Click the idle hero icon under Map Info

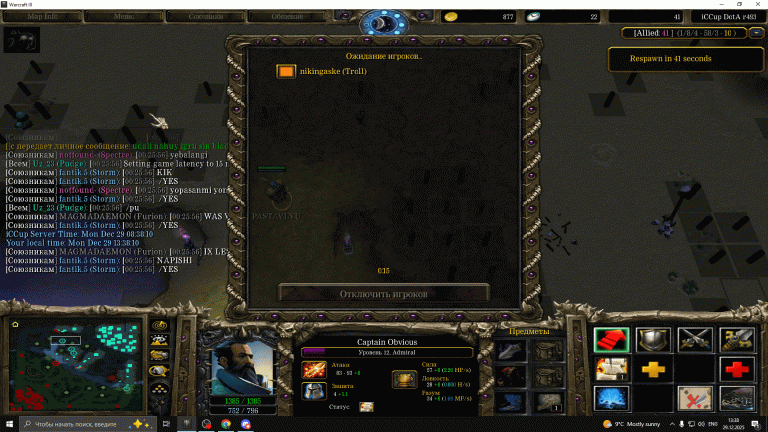[21, 41]
